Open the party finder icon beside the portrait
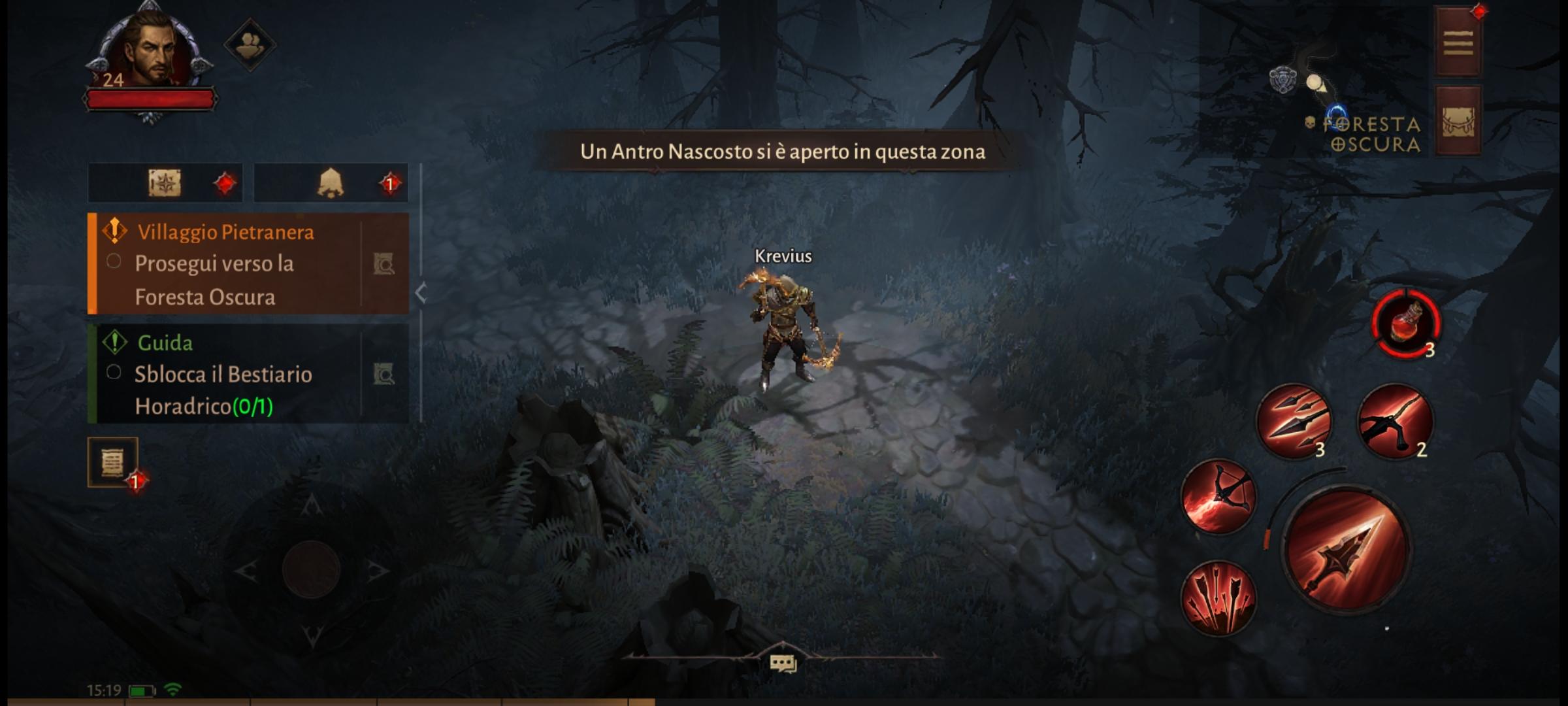The height and width of the screenshot is (706, 1568). pos(250,44)
